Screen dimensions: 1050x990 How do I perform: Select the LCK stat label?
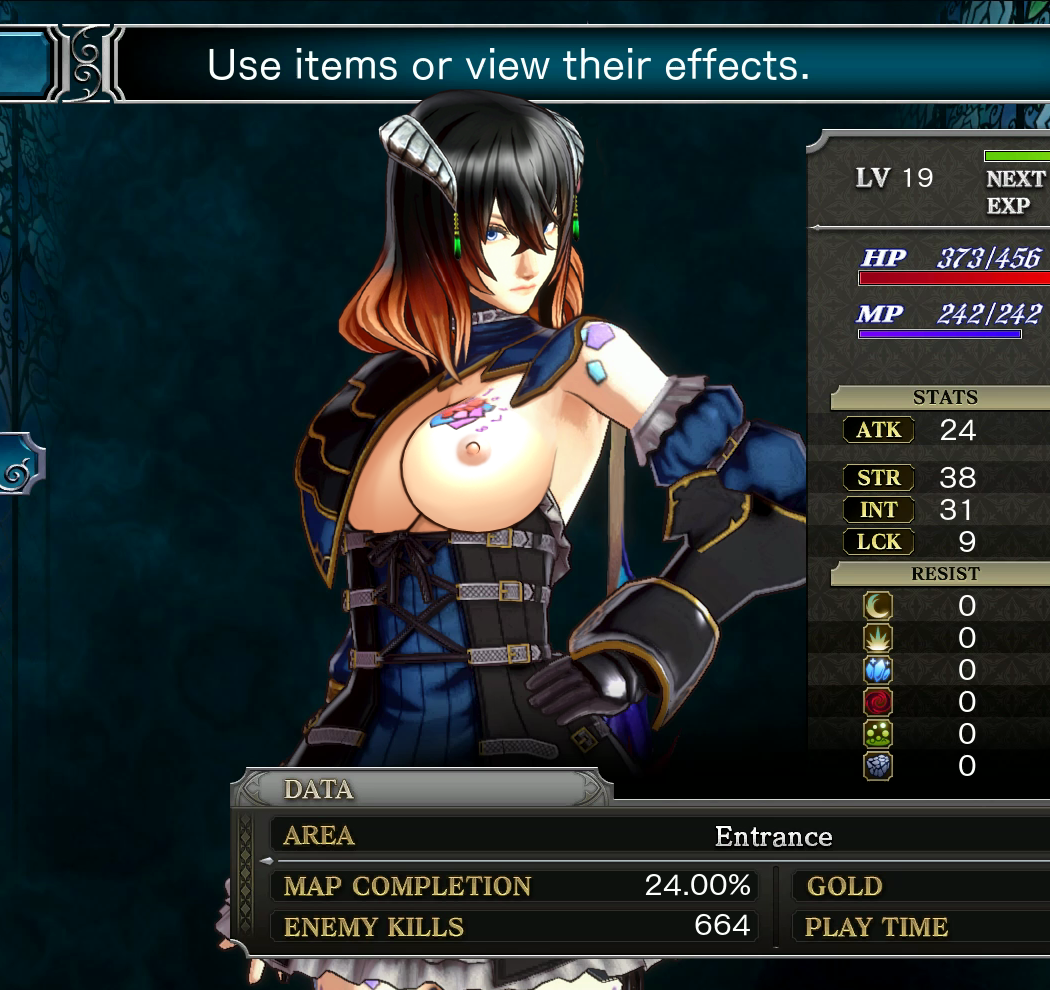coord(879,542)
